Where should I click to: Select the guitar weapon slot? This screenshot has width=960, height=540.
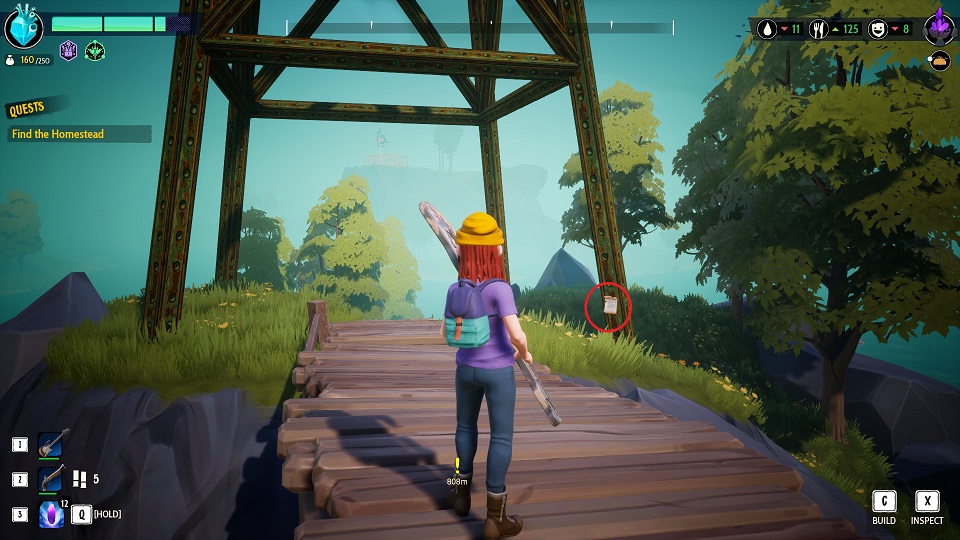(x=53, y=445)
